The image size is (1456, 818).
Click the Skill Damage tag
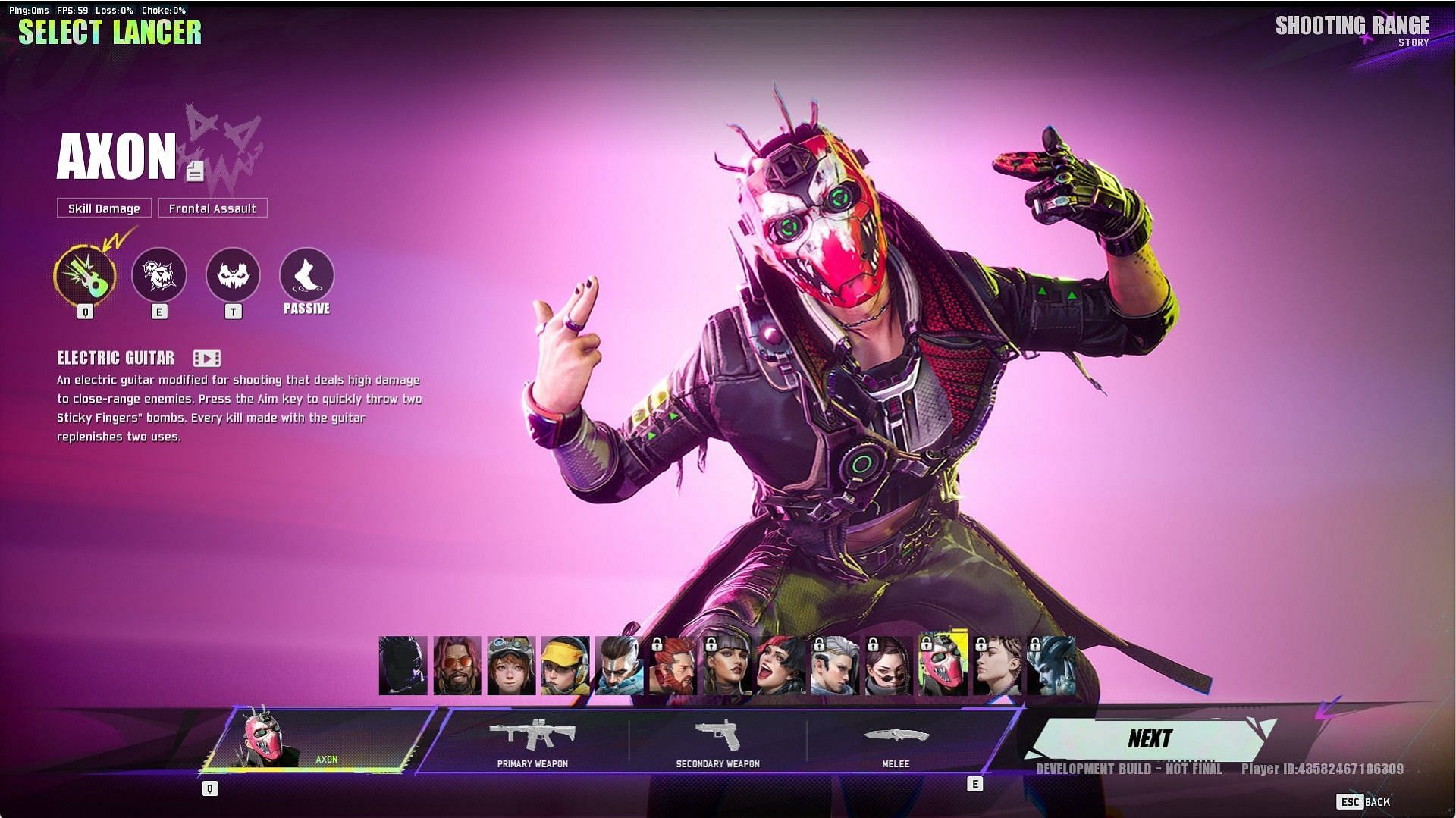pyautogui.click(x=104, y=208)
